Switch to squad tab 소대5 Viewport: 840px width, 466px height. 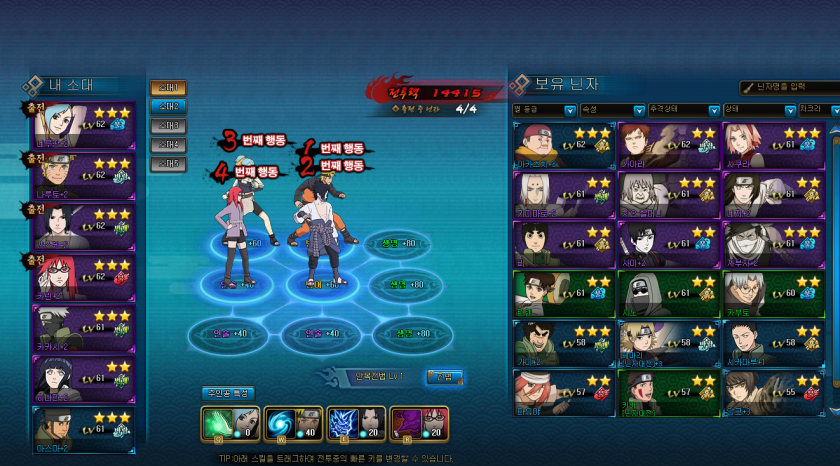pos(168,164)
